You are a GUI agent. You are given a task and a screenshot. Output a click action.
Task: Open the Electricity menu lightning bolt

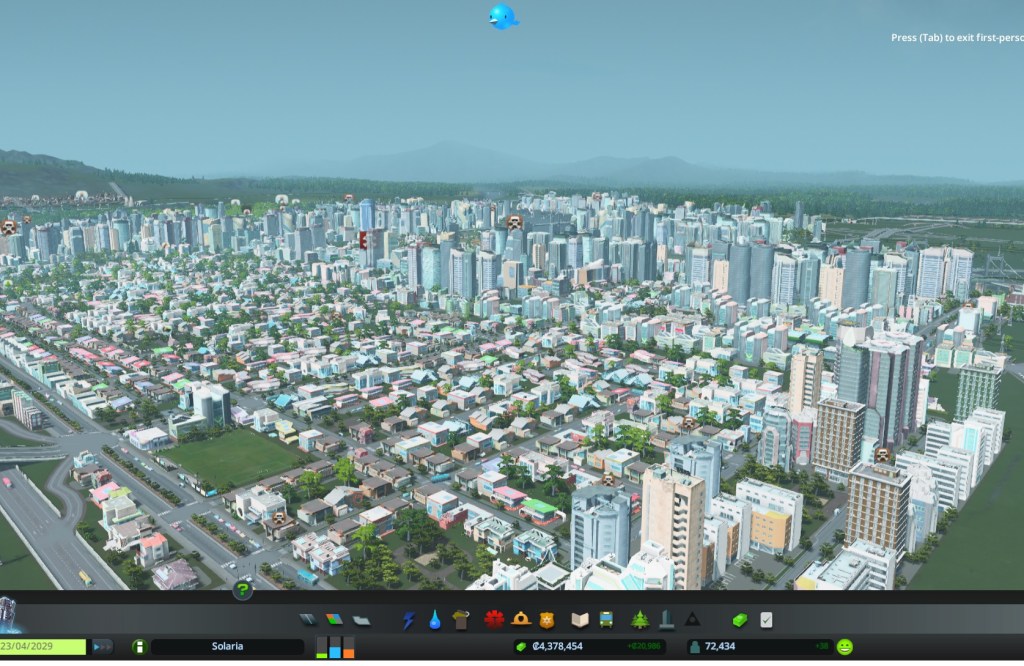tap(408, 620)
